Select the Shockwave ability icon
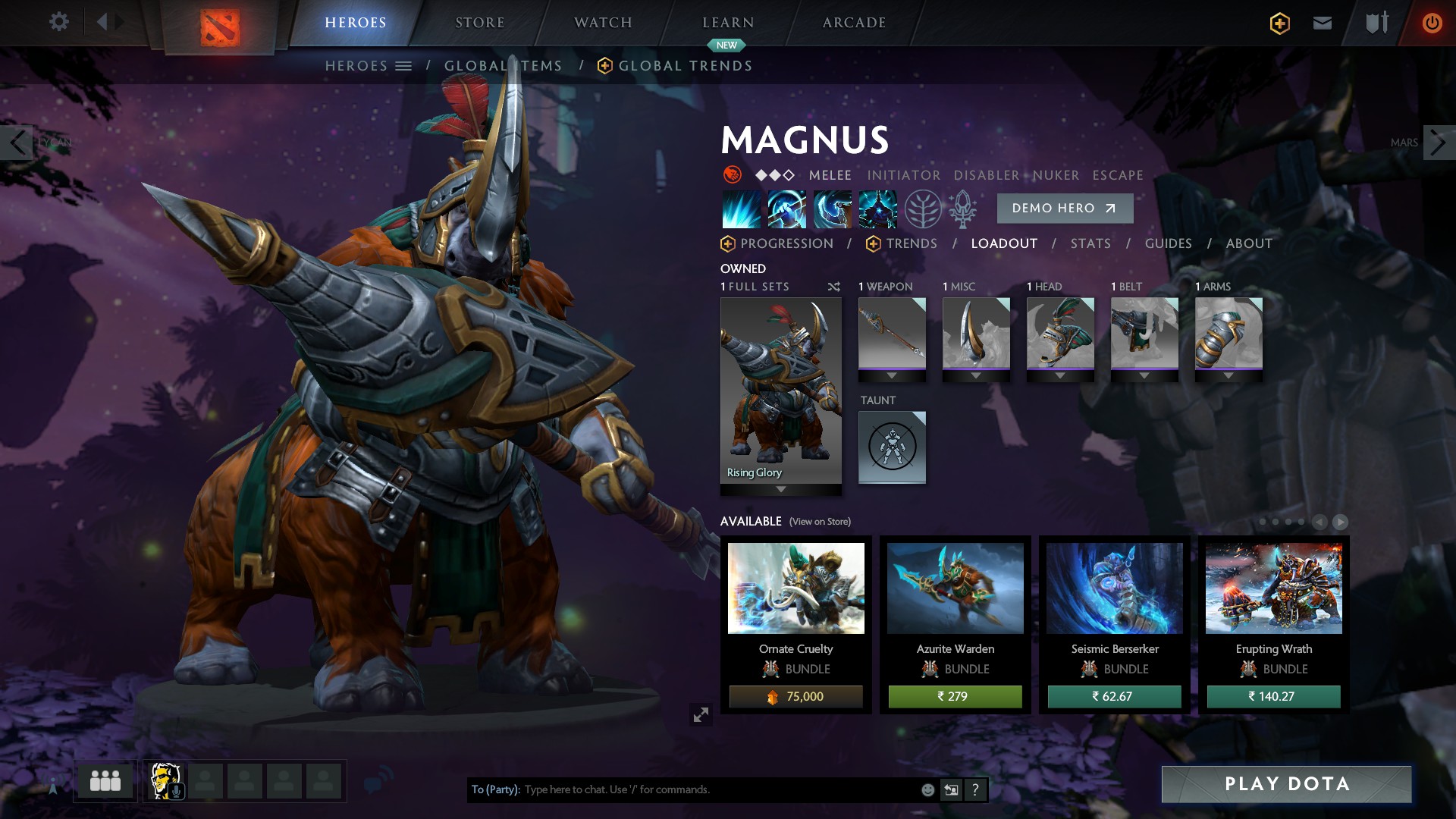Image resolution: width=1456 pixels, height=819 pixels. [742, 209]
